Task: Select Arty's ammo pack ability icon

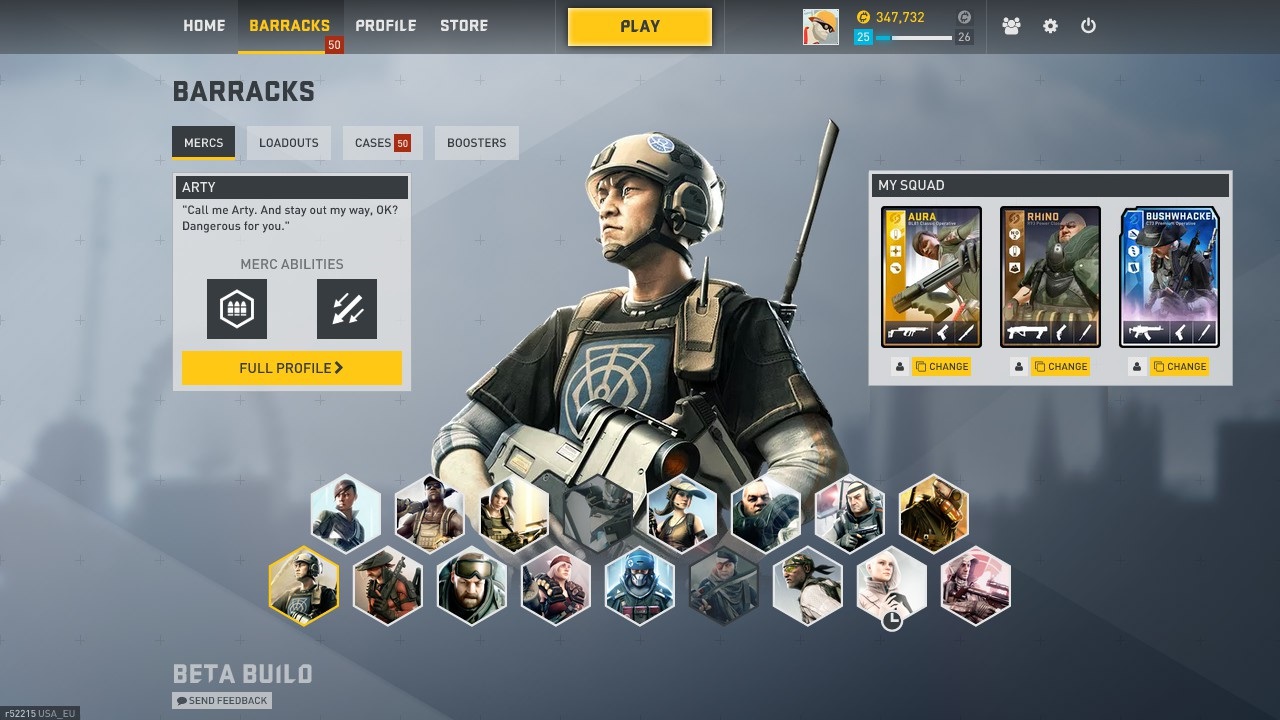Action: pos(237,309)
